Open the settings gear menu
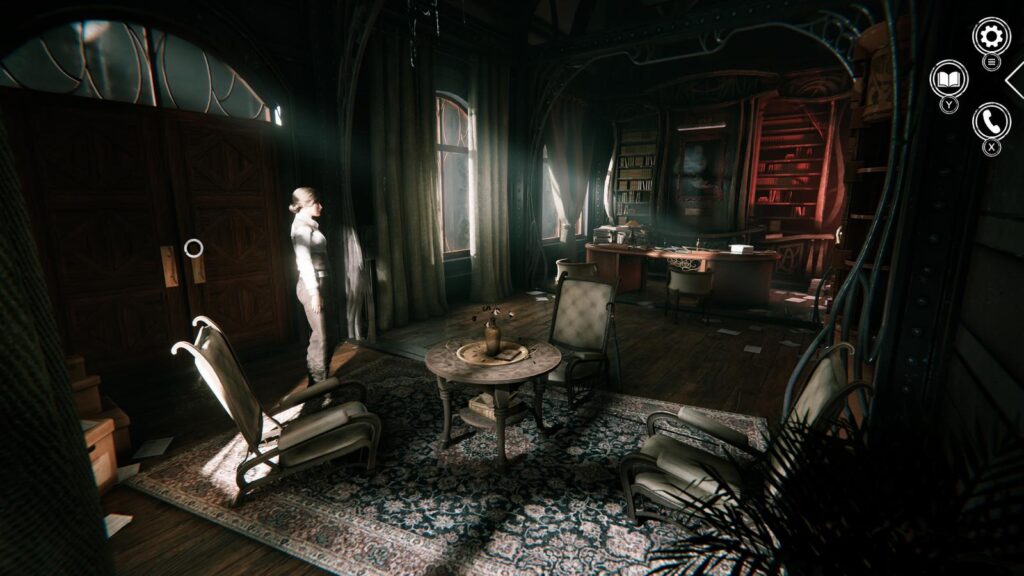The height and width of the screenshot is (576, 1024). tap(991, 37)
